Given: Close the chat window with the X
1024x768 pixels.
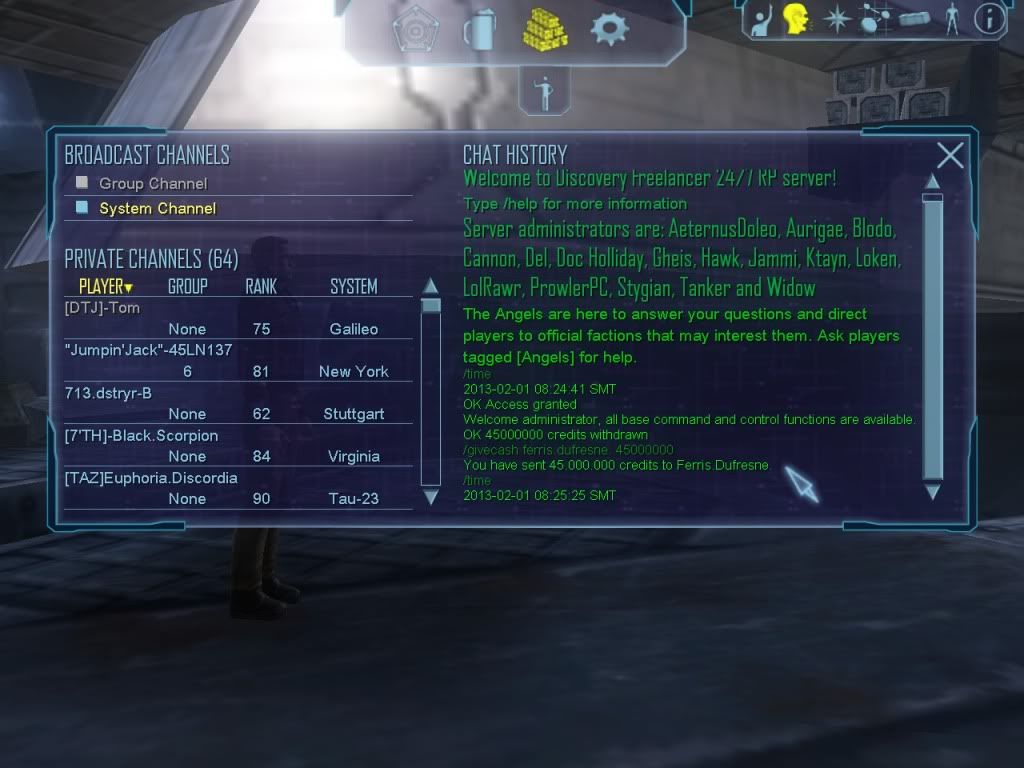Looking at the screenshot, I should coord(950,155).
